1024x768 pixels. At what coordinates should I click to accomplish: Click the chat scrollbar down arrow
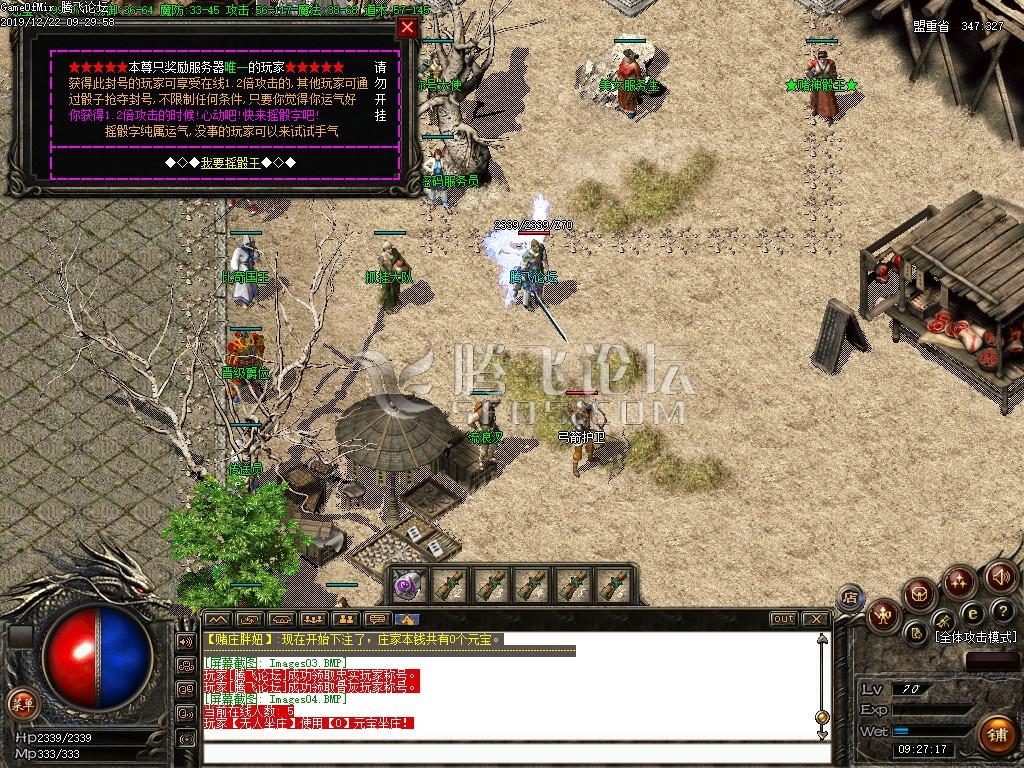tap(822, 734)
